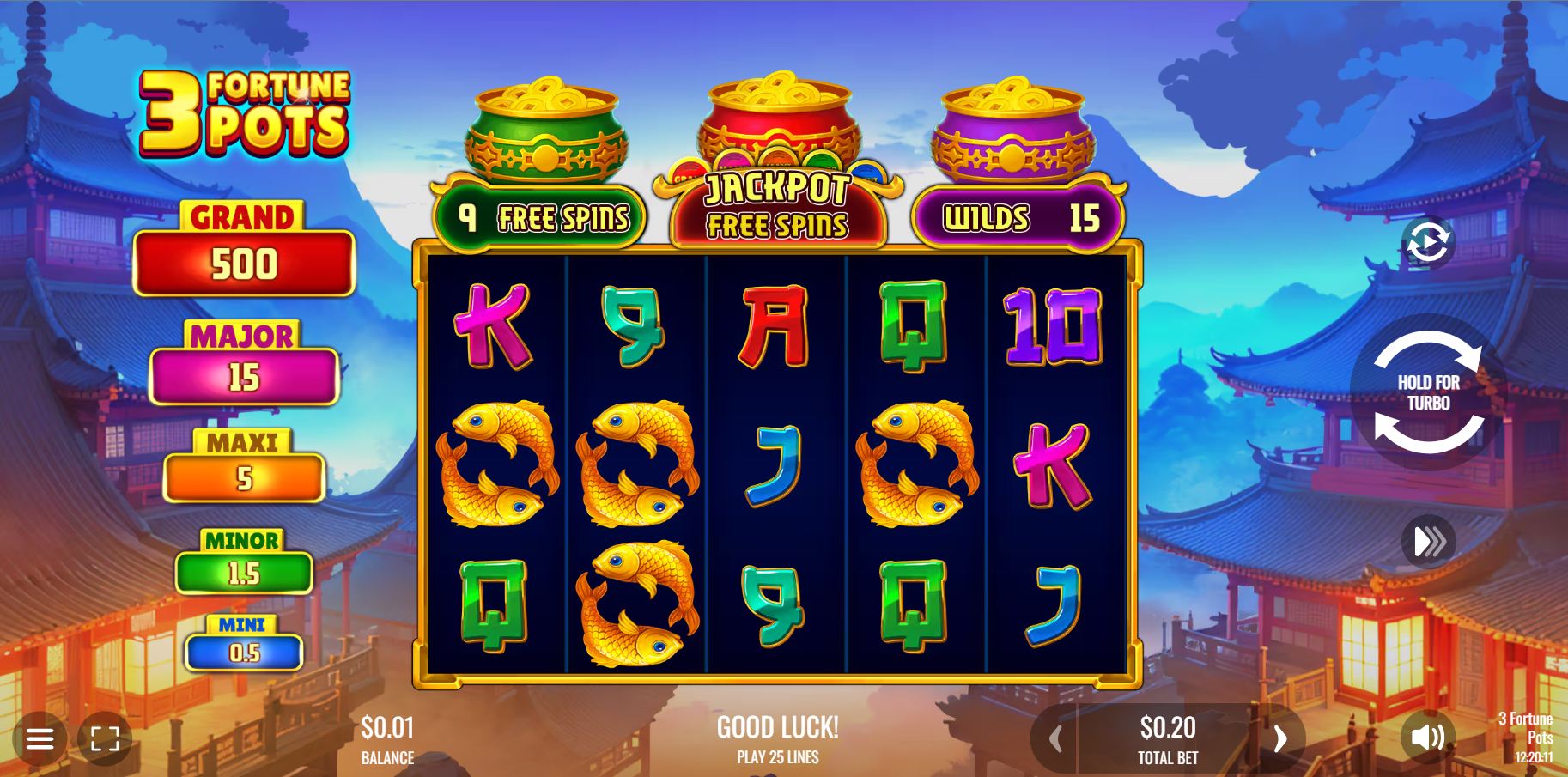Viewport: 1568px width, 777px height.
Task: Spin the reels with the Hold for Turbo button
Action: click(x=1428, y=392)
